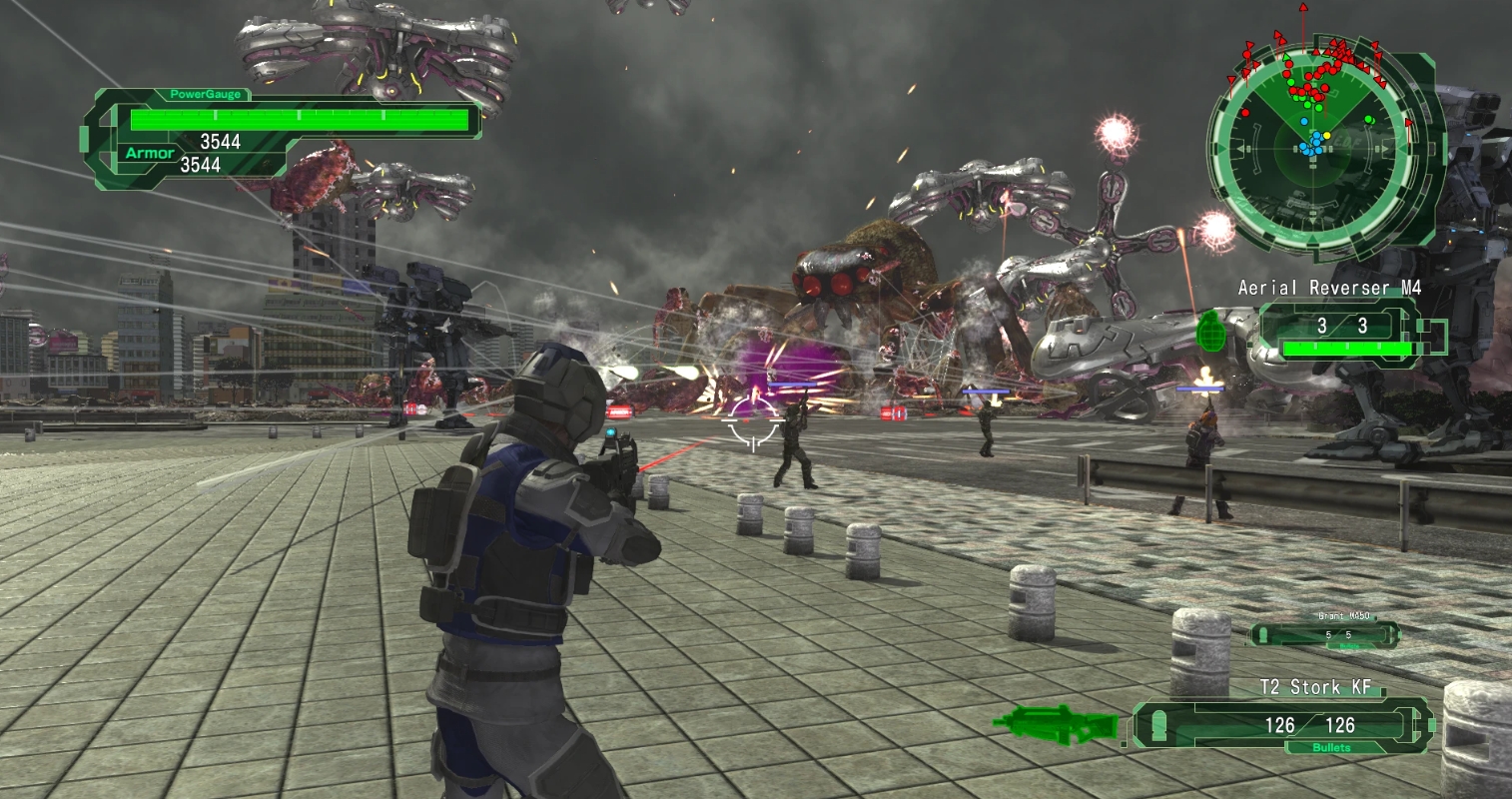This screenshot has height=799, width=1512.
Task: Switch to the Grant MA50 weapon slot
Action: (1325, 632)
